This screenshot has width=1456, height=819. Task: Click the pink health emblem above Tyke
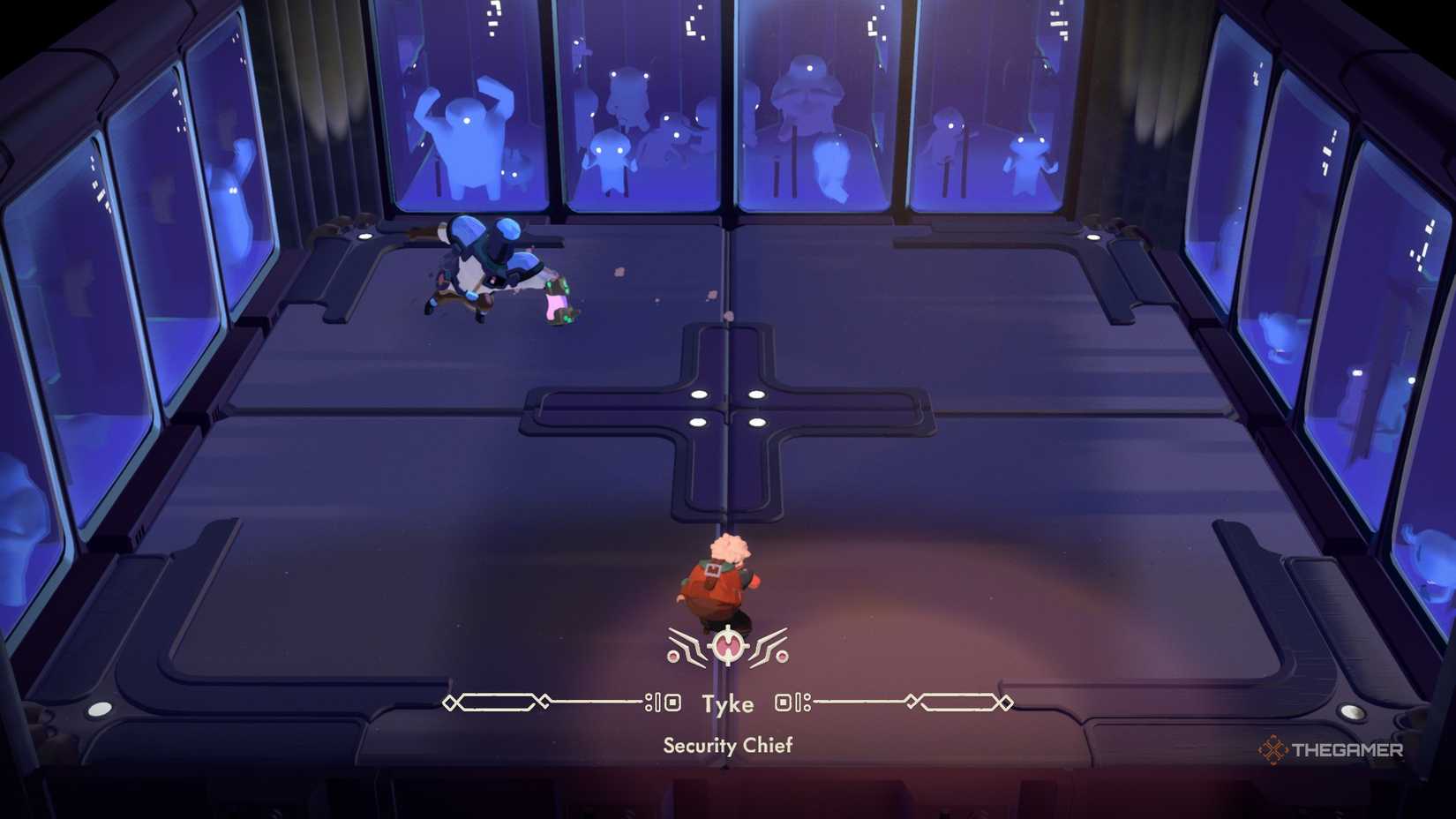(x=728, y=644)
